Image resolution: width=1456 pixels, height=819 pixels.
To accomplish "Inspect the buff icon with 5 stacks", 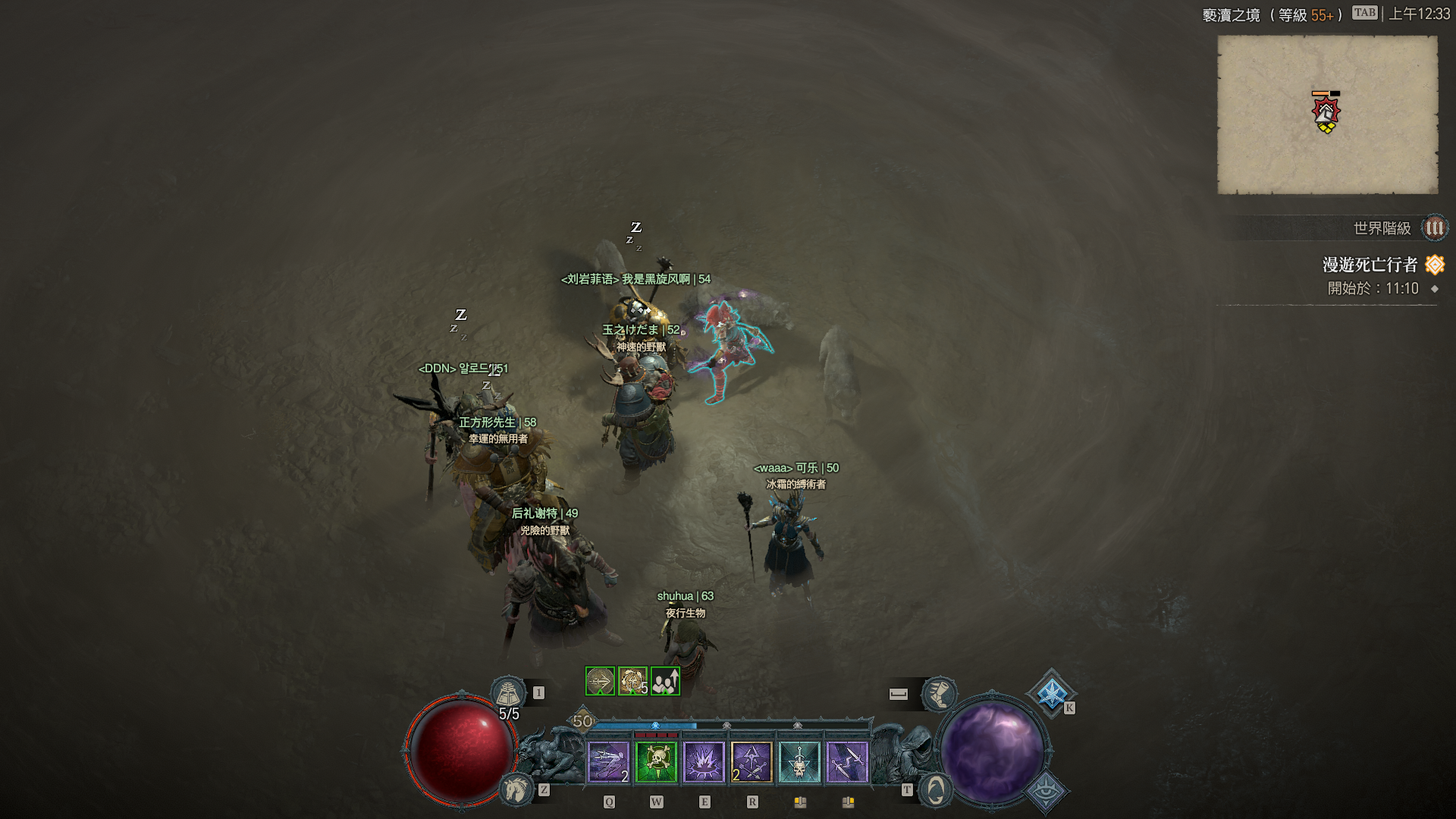I will pyautogui.click(x=632, y=681).
